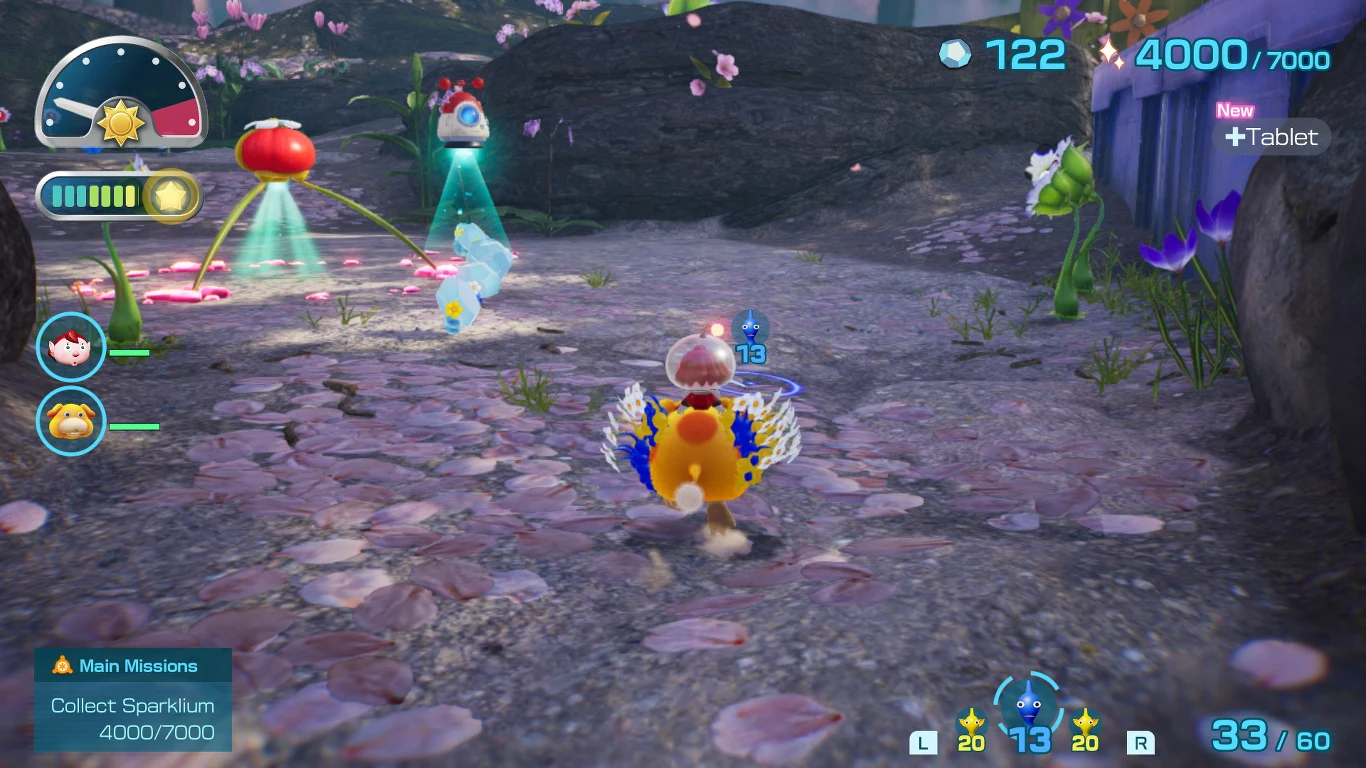Select the red-haired explorer portrait
The height and width of the screenshot is (768, 1366).
coord(71,348)
